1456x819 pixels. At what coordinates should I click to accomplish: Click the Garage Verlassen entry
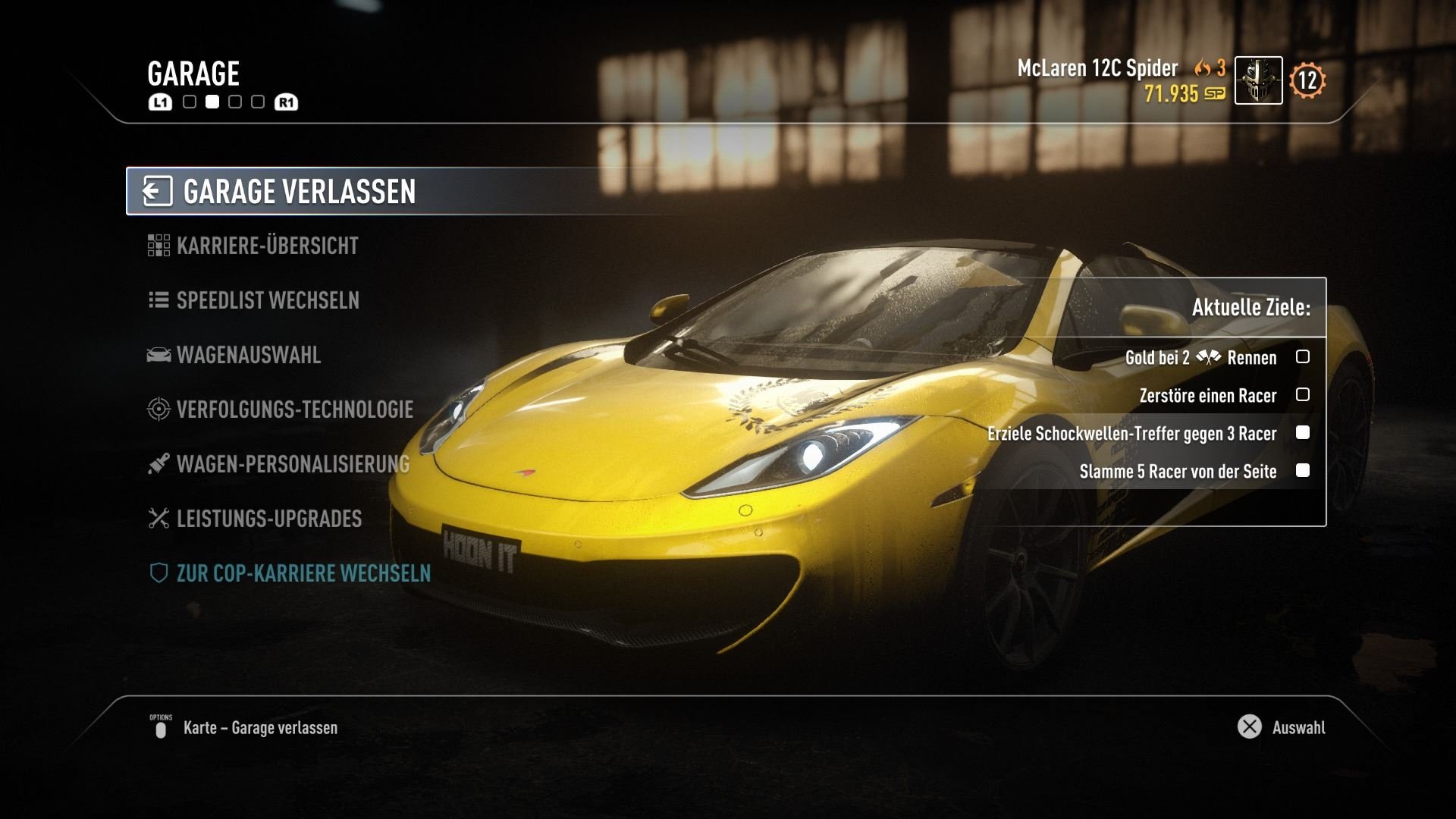(x=296, y=191)
